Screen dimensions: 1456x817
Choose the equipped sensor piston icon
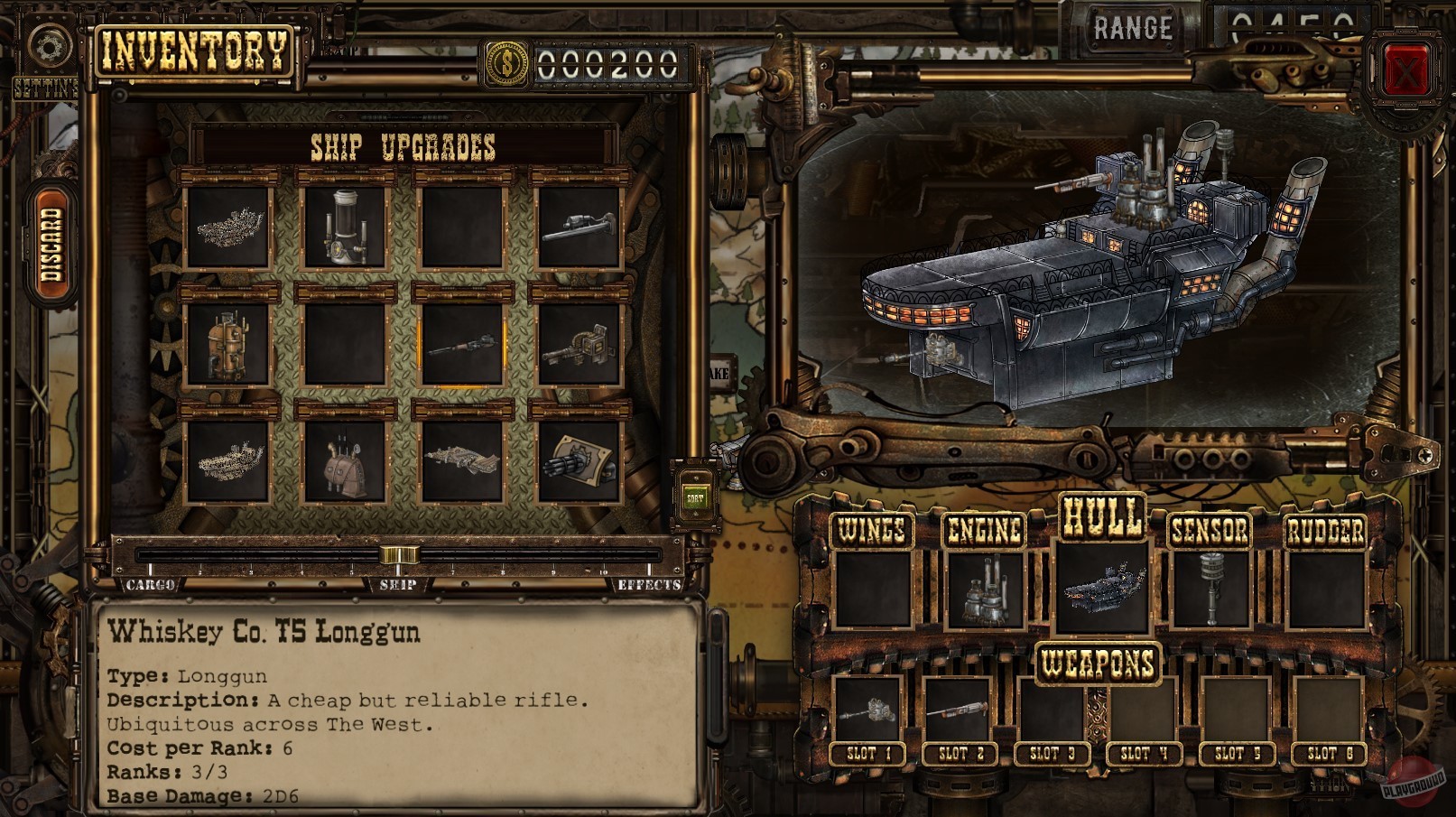click(1212, 587)
